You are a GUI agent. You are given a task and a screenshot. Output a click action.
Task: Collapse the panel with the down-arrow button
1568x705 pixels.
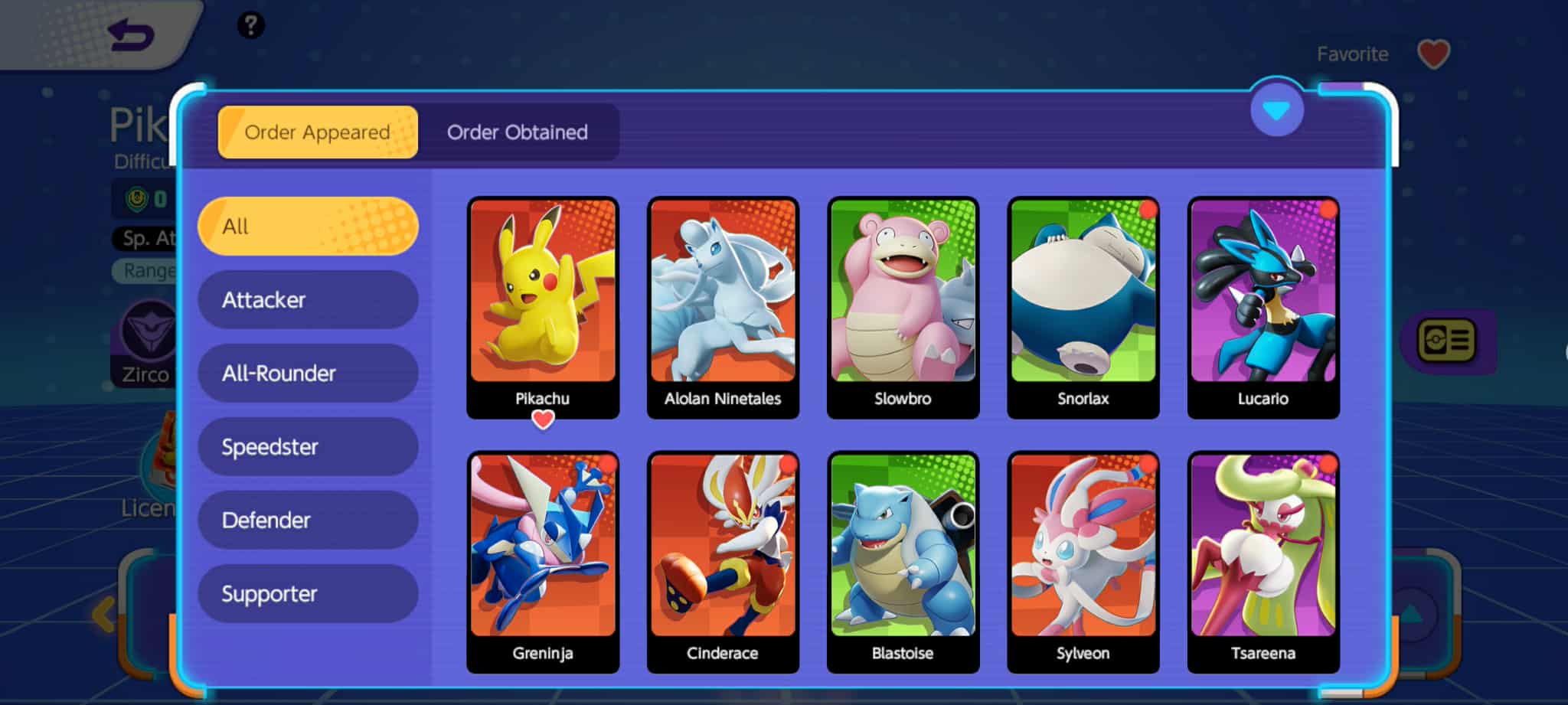(1276, 111)
